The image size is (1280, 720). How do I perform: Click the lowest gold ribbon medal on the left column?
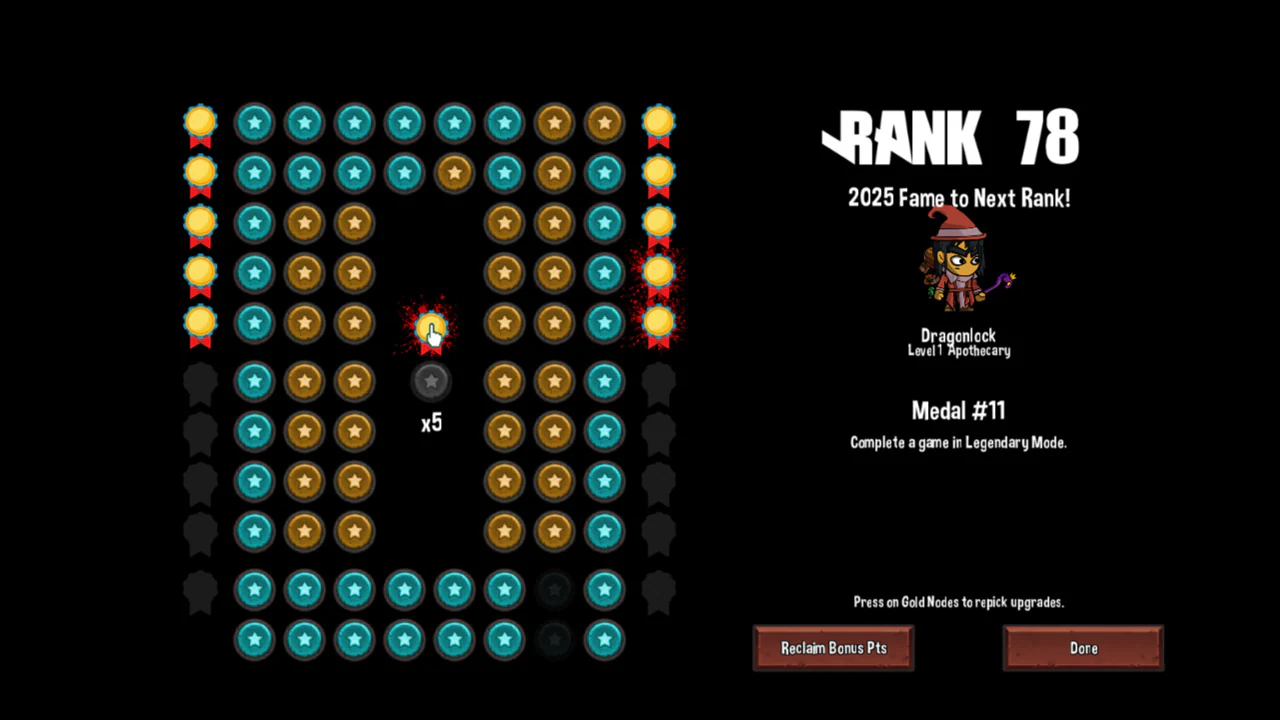coord(199,323)
